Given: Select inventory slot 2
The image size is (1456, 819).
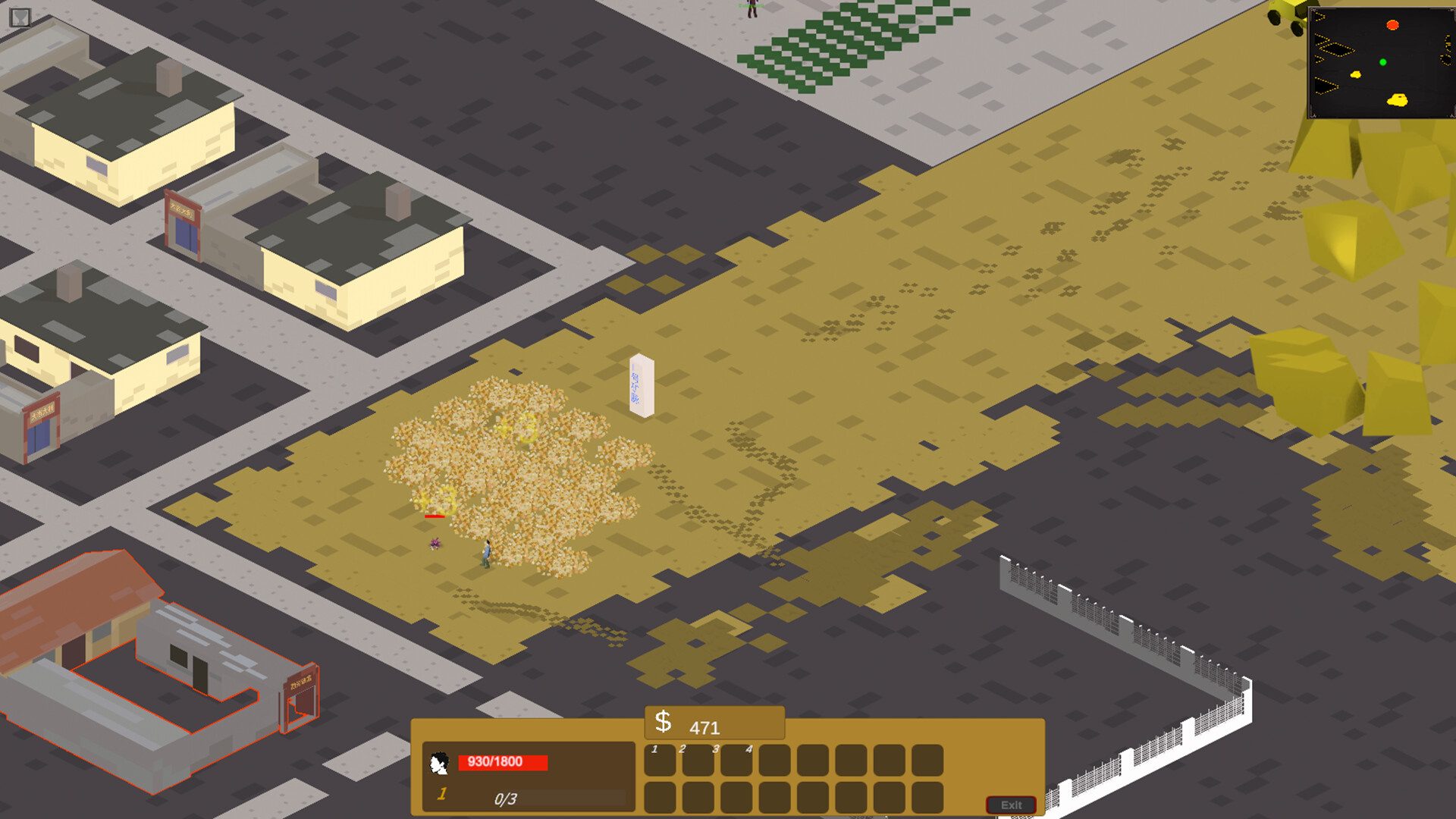Looking at the screenshot, I should [698, 761].
